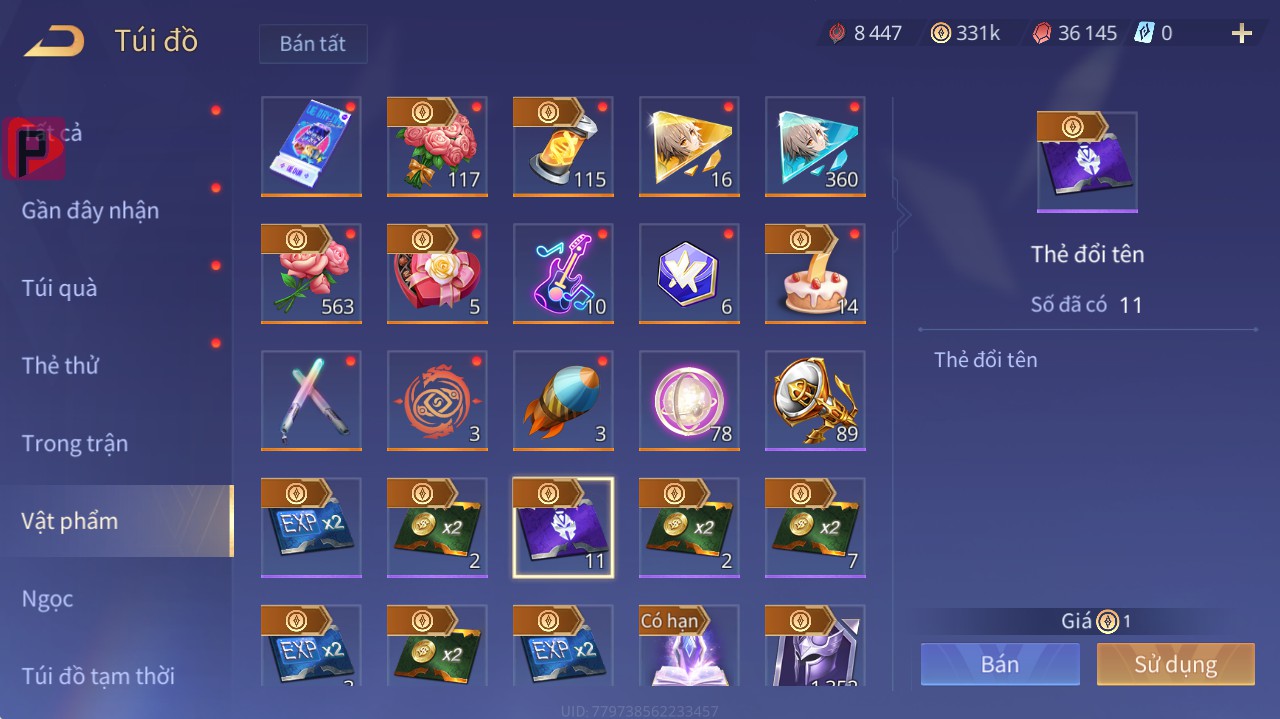
Task: Show the Trong trận items tab
Action: (x=75, y=443)
